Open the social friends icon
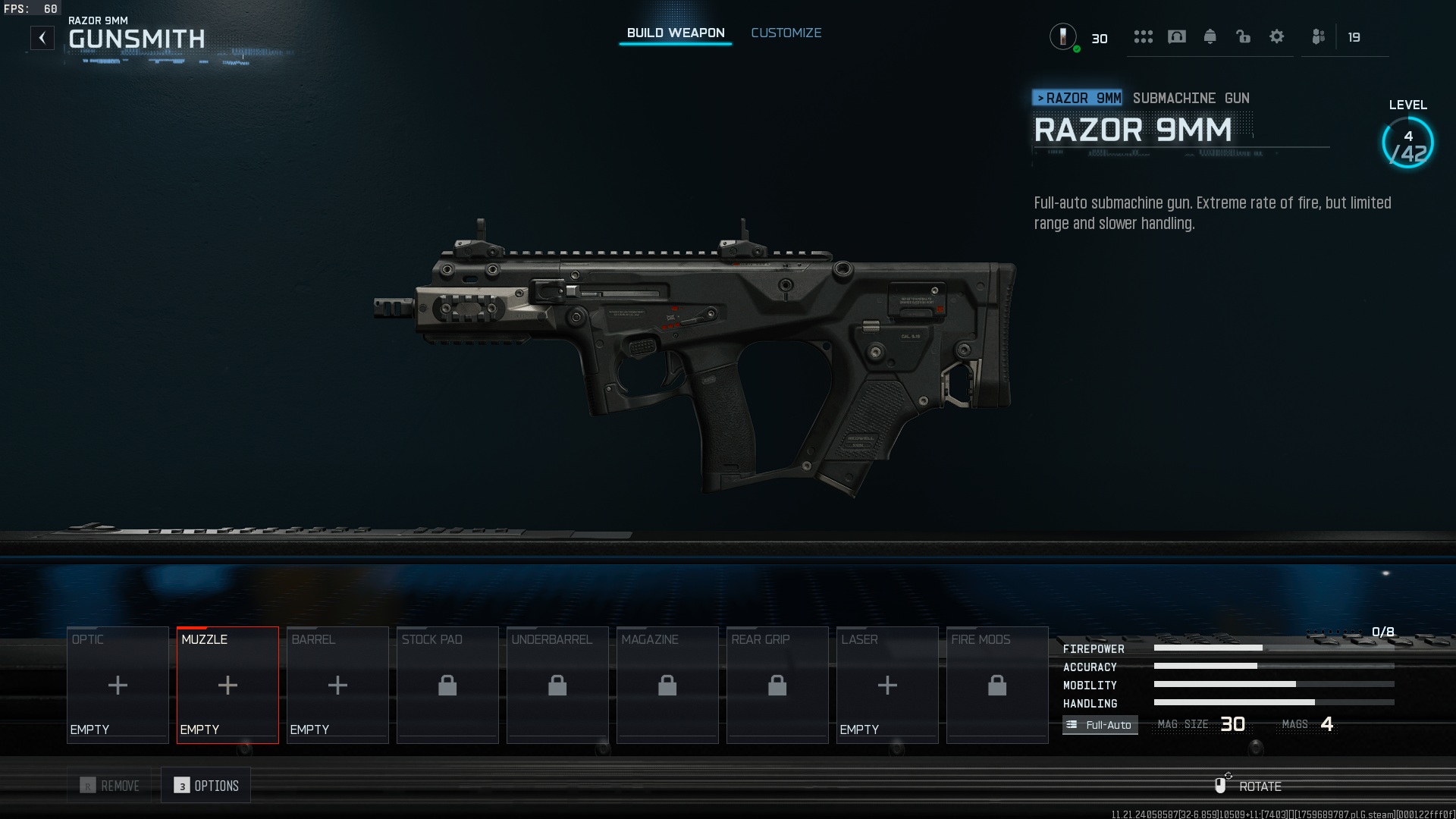 tap(1319, 36)
